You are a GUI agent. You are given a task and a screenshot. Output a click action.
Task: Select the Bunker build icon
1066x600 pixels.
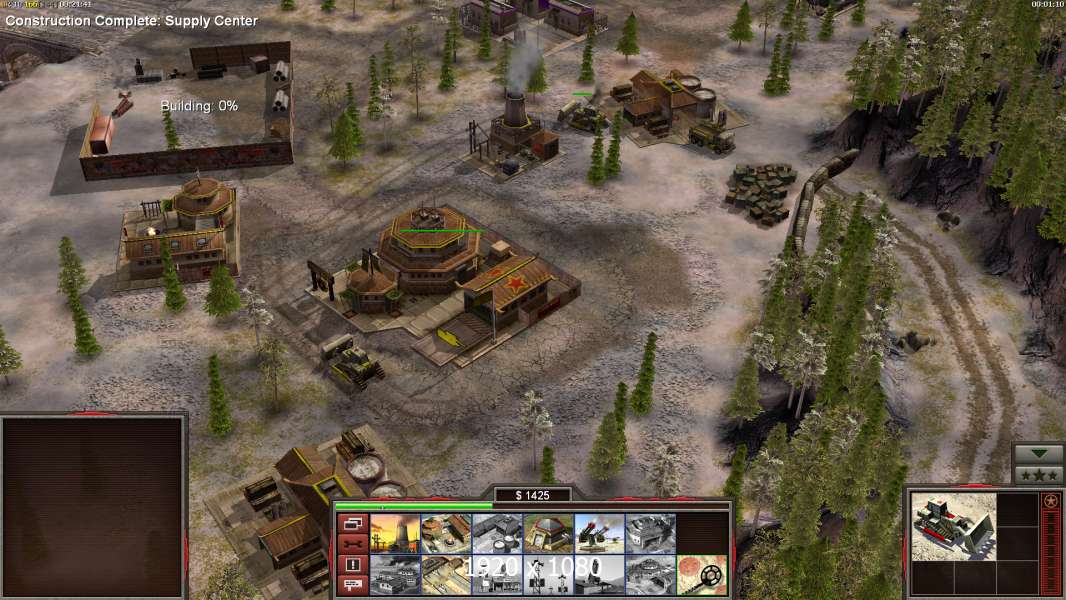pos(548,534)
